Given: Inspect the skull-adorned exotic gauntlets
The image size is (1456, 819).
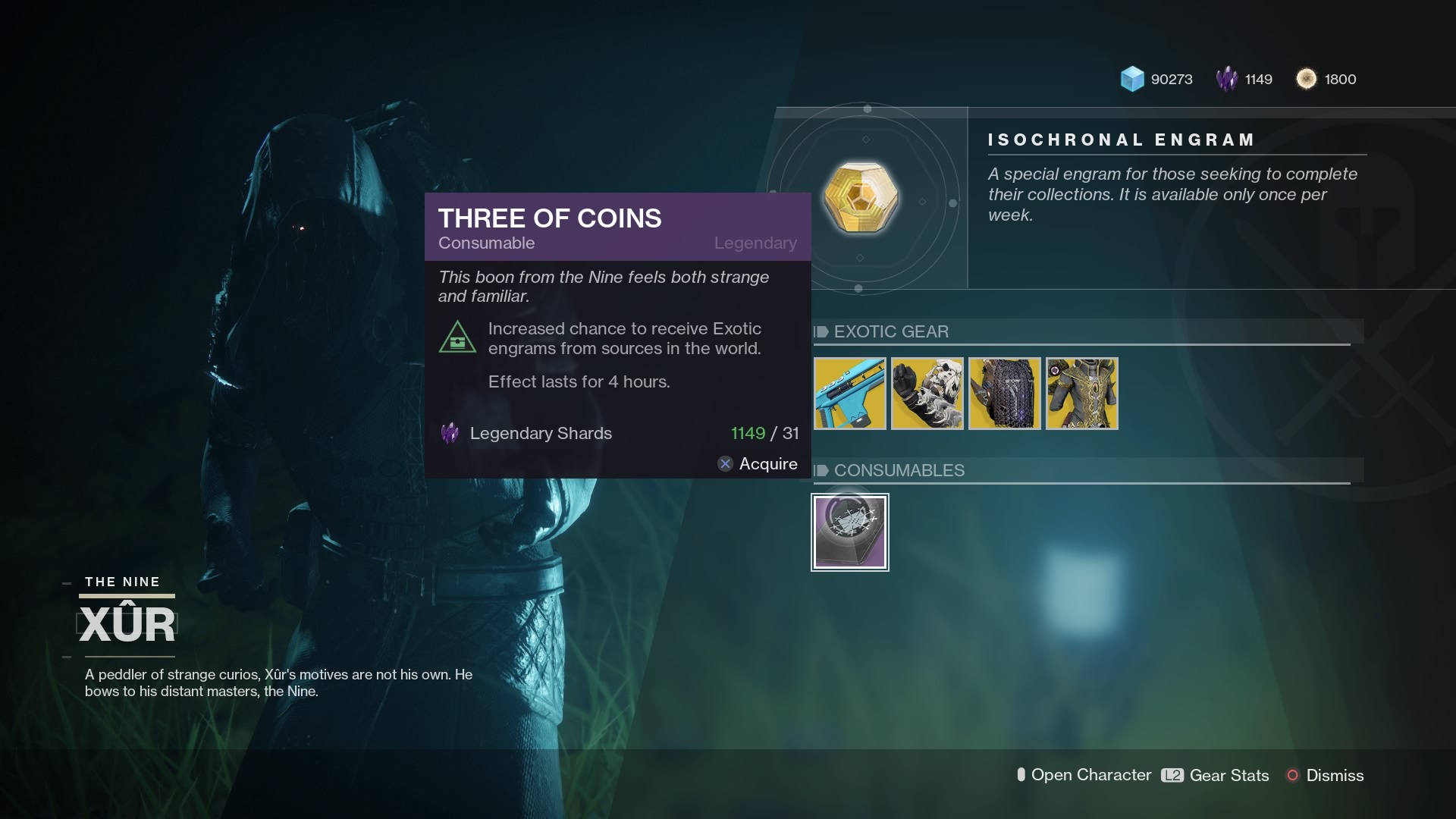Looking at the screenshot, I should pos(927,393).
